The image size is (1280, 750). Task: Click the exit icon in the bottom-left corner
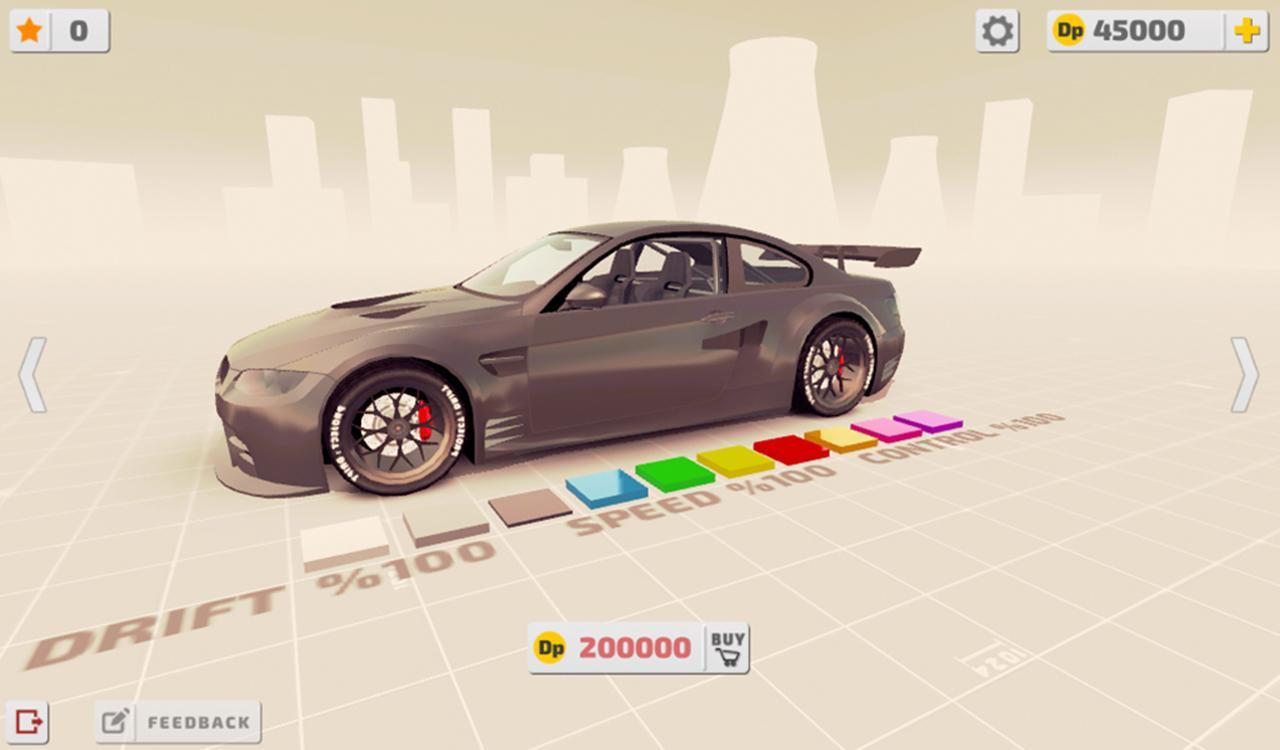pyautogui.click(x=30, y=721)
